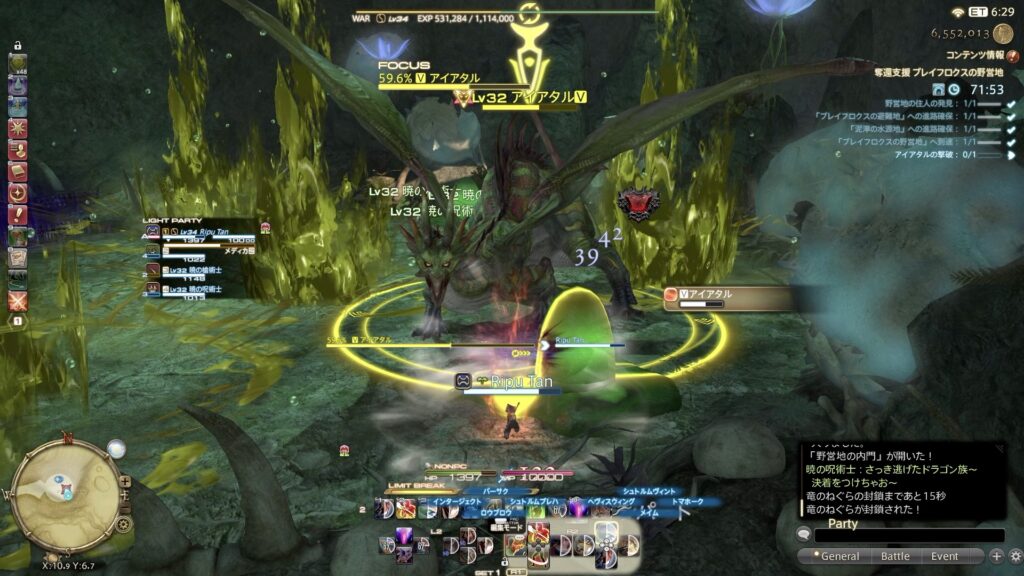Select Ripu Tan in the party list
The image size is (1024, 576).
205,233
